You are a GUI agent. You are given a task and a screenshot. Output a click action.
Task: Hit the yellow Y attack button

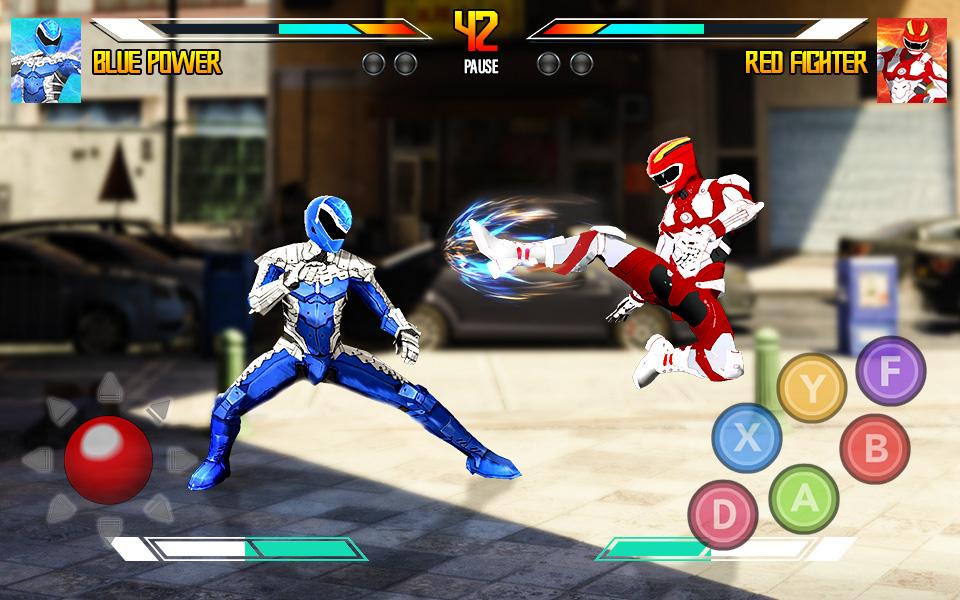click(811, 388)
